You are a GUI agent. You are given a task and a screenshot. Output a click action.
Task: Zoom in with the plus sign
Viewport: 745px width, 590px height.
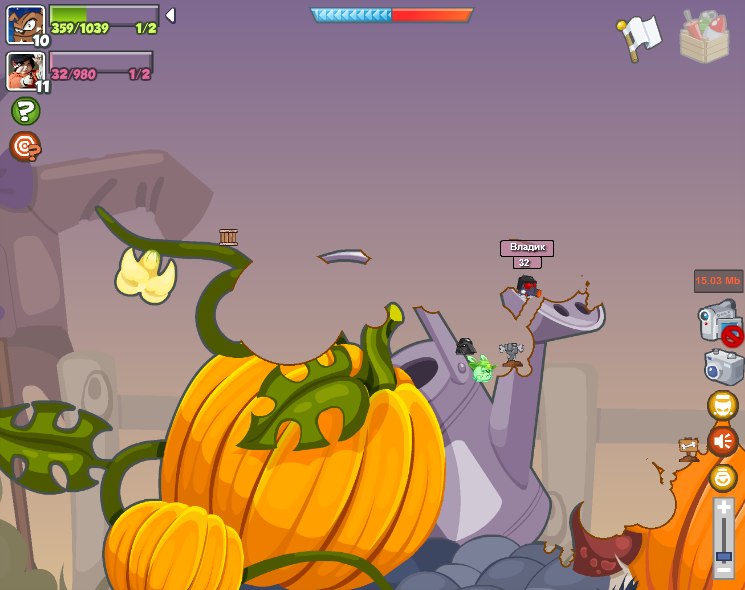724,508
